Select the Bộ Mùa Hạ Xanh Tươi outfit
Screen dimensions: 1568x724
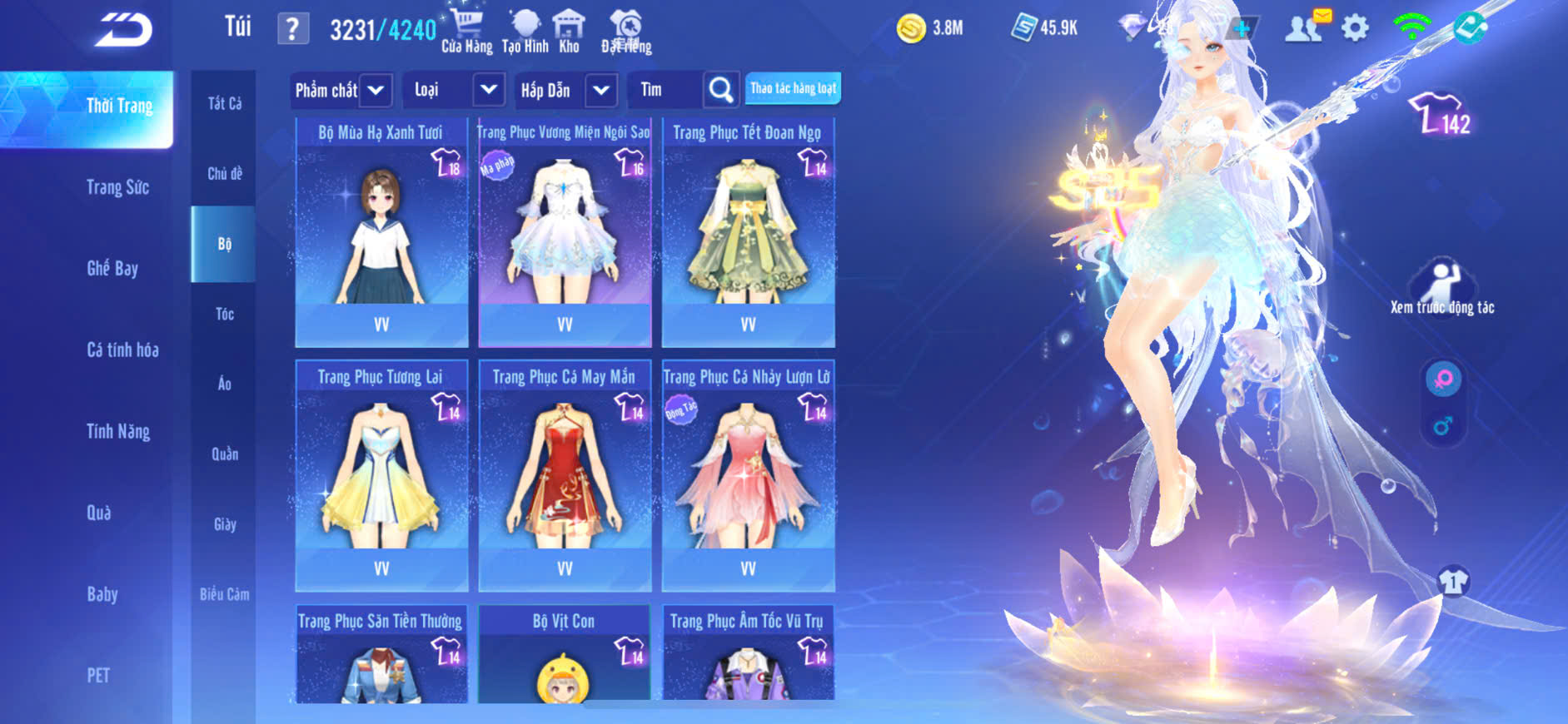[x=381, y=233]
